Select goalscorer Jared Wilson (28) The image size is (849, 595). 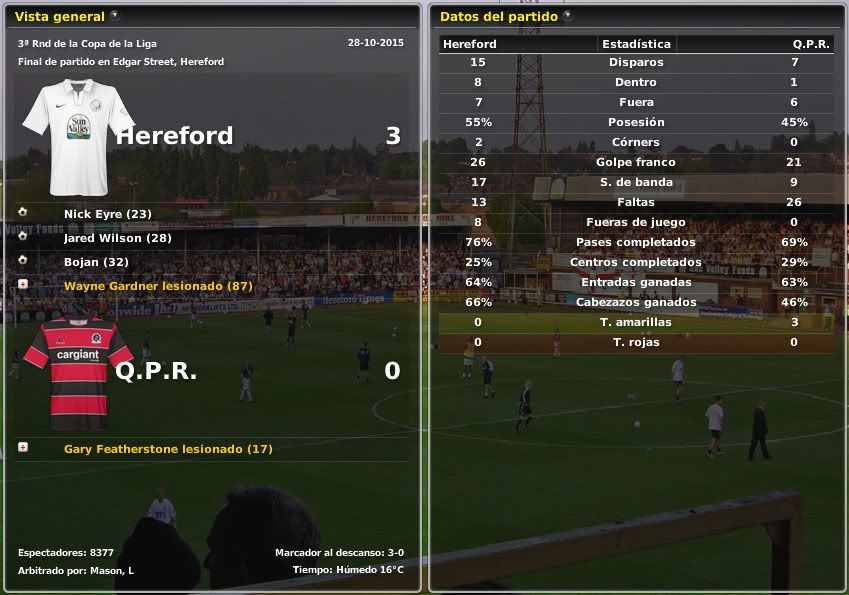click(117, 238)
